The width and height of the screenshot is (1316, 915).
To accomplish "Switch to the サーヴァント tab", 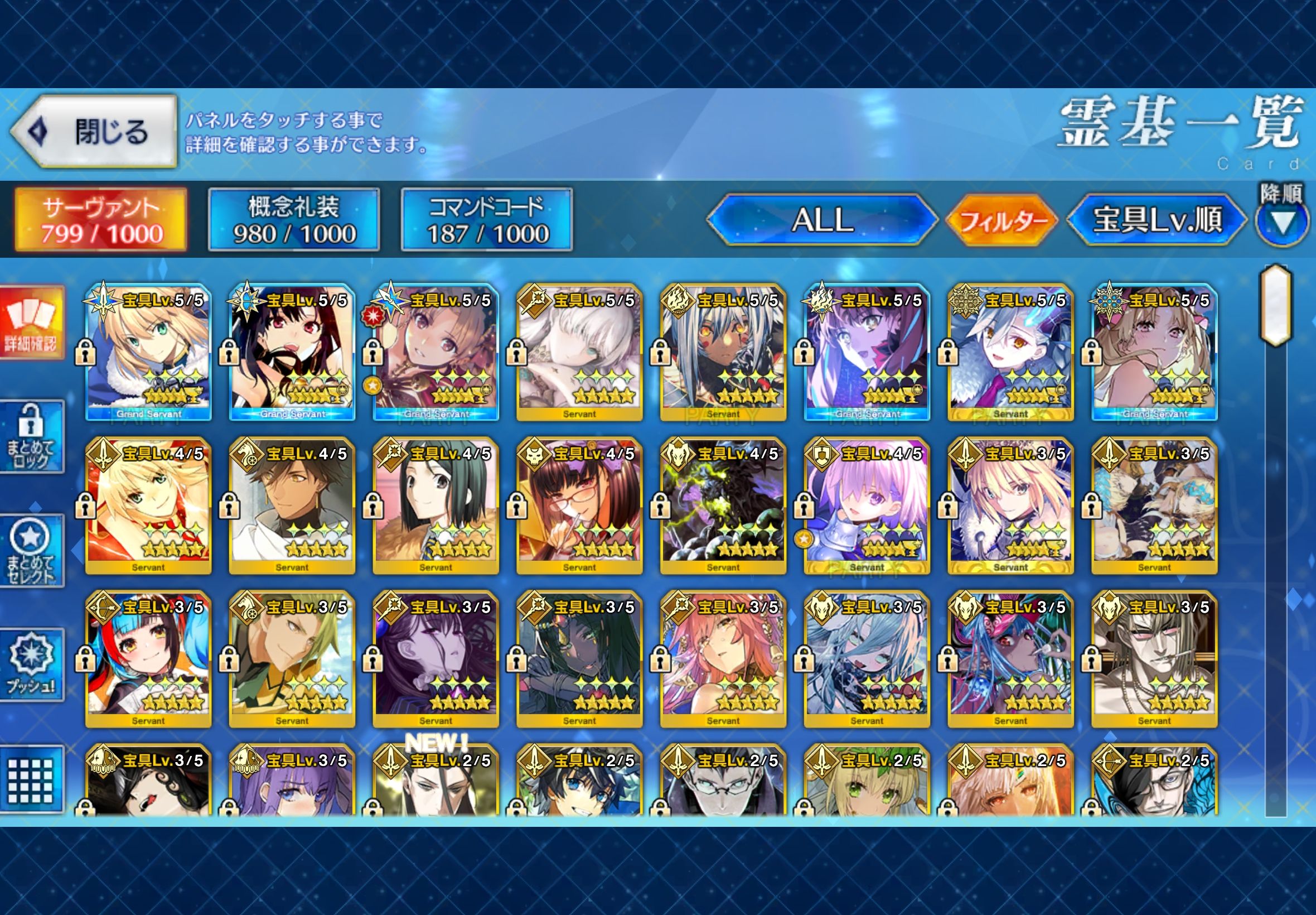I will click(101, 220).
